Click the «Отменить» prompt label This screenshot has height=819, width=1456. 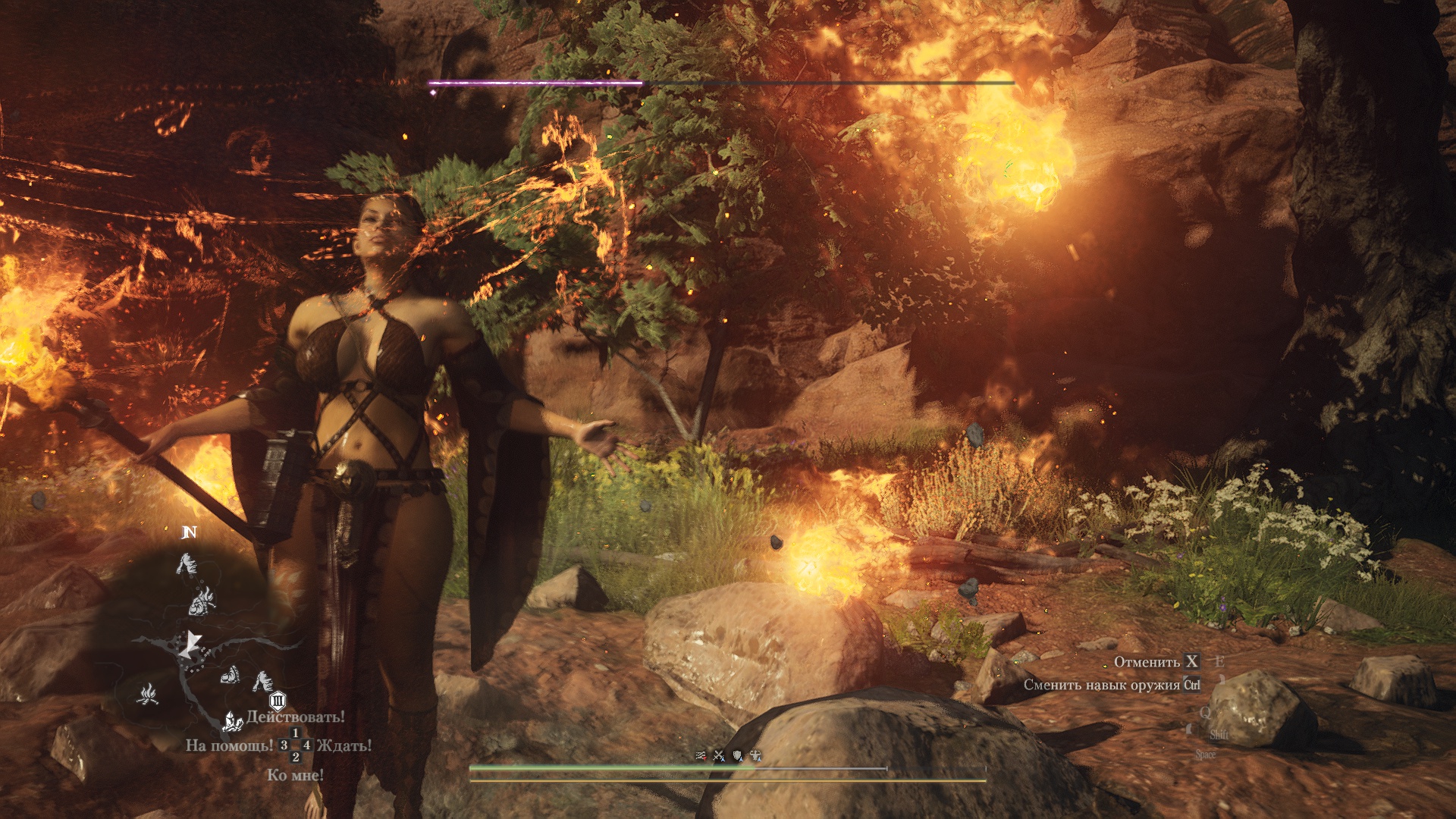[1147, 662]
